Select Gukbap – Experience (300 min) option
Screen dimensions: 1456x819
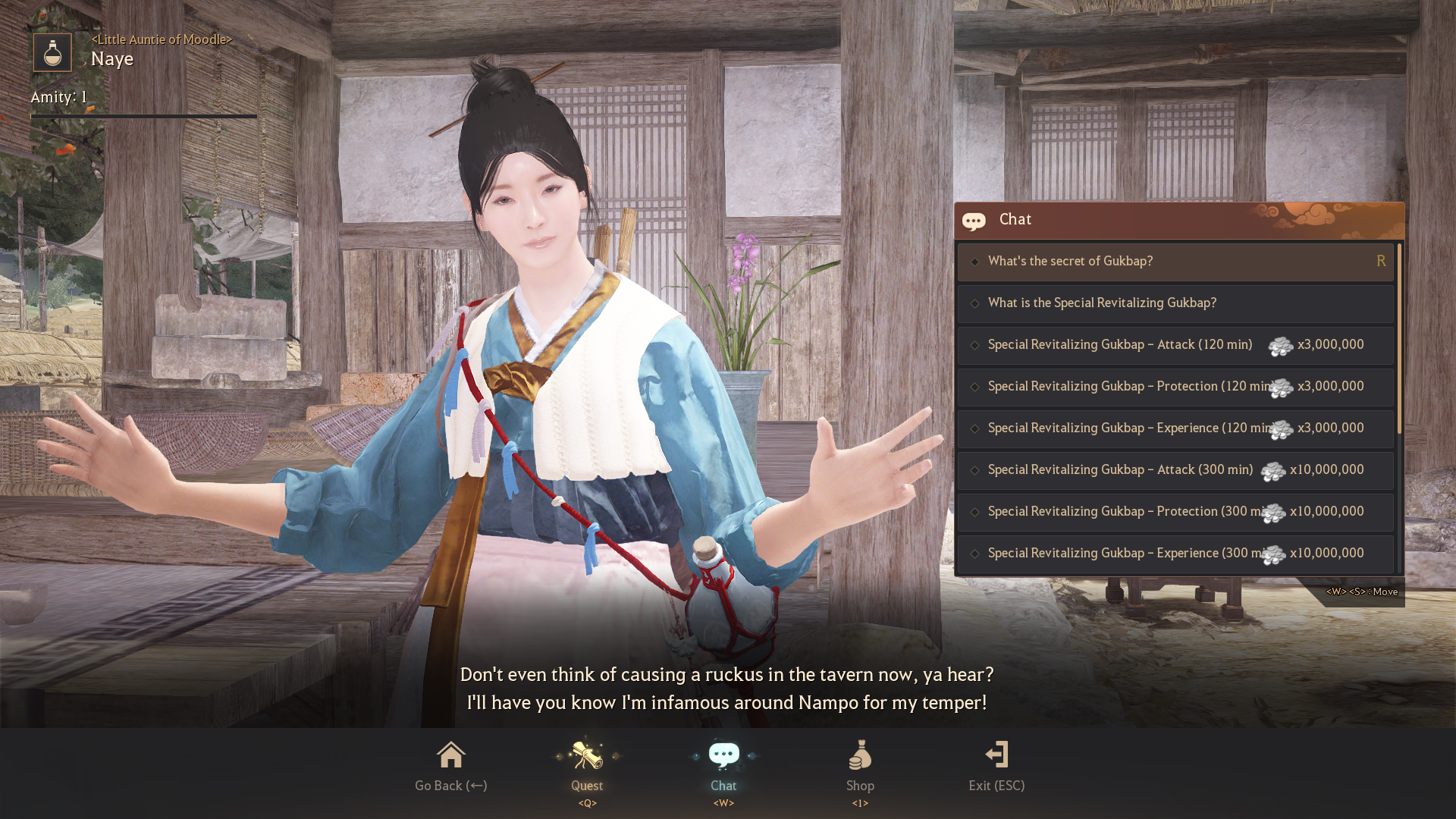[1175, 554]
